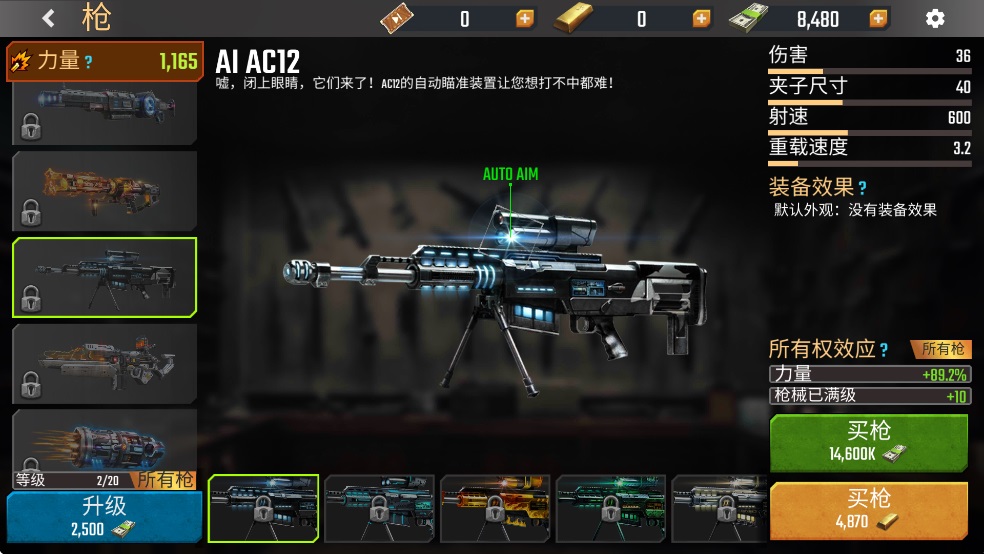Image resolution: width=984 pixels, height=554 pixels.
Task: Open the 装备效果 question mark help
Action: coord(862,187)
